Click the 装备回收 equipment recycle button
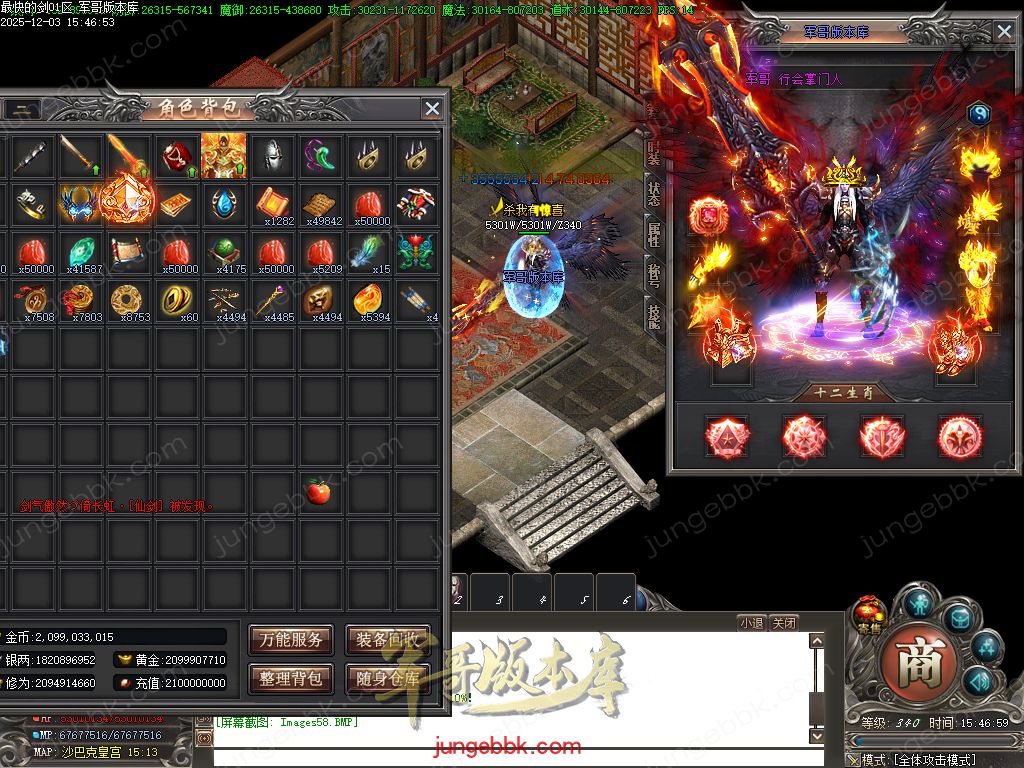The image size is (1024, 768). [x=387, y=640]
